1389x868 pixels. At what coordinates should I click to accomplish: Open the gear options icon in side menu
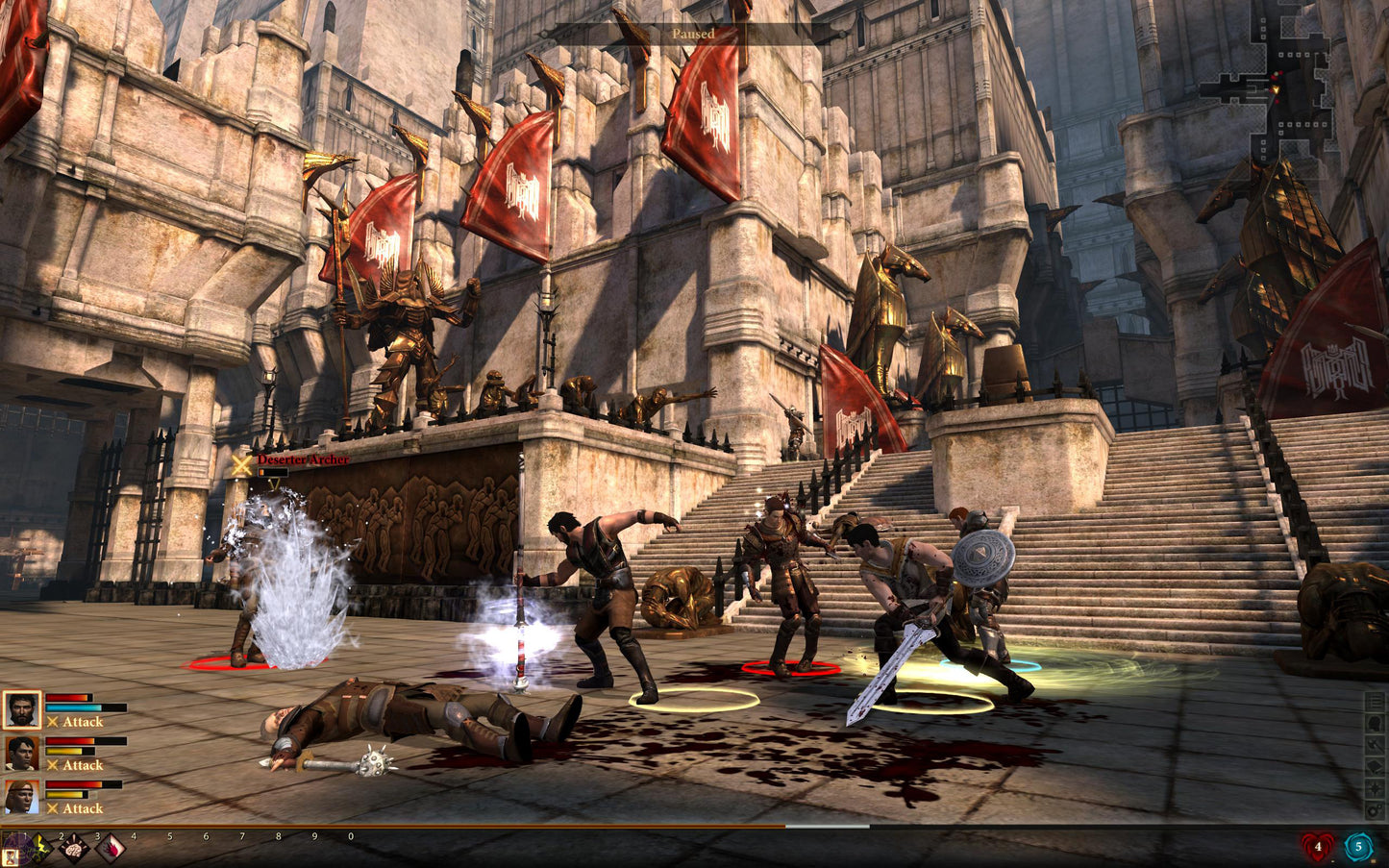[x=1375, y=811]
